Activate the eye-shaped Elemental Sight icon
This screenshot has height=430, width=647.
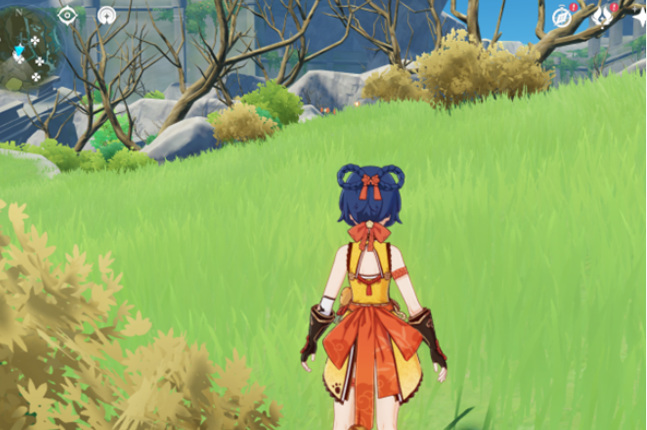tap(68, 14)
